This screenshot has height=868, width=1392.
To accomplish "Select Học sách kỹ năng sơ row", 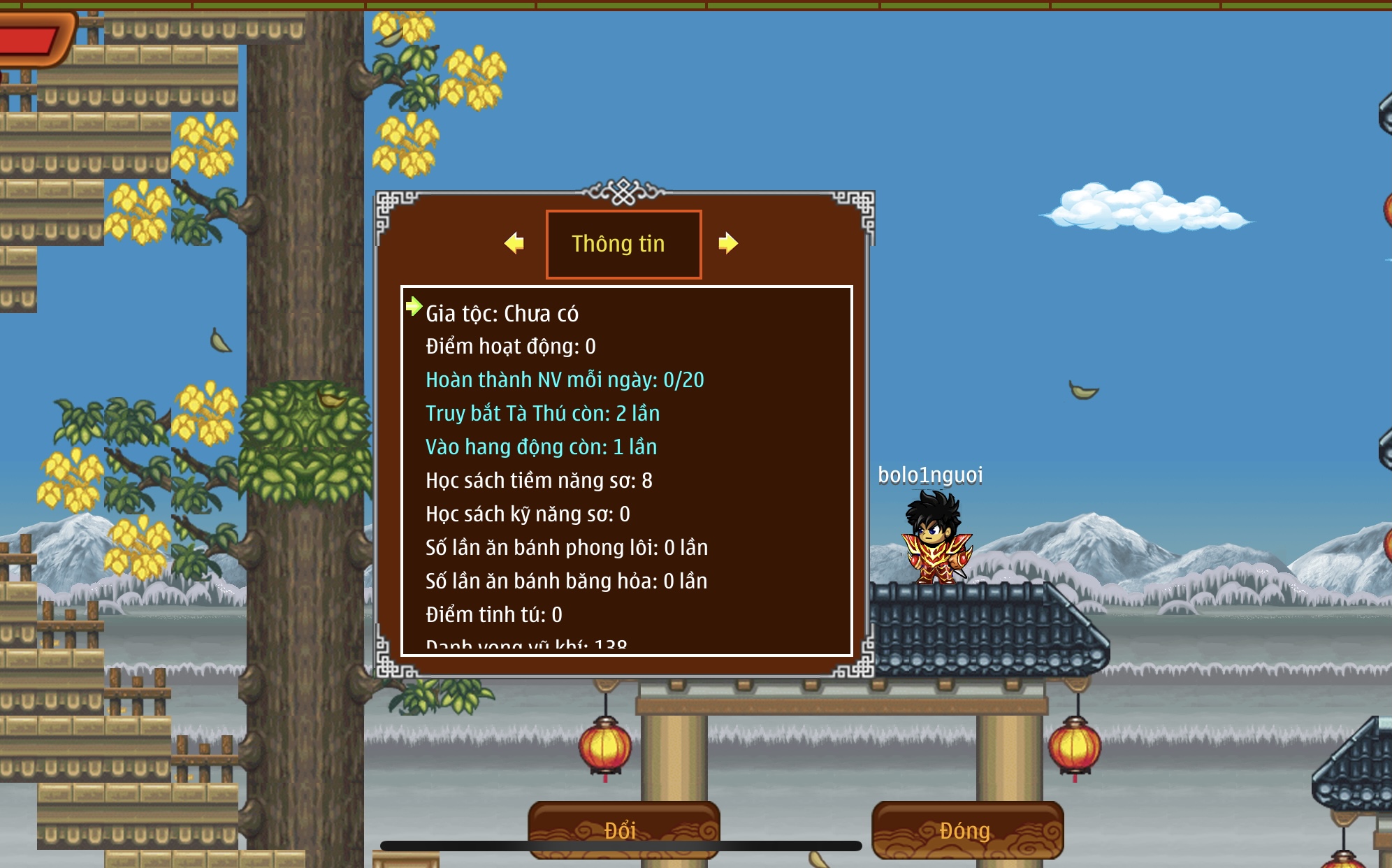I will pyautogui.click(x=528, y=514).
